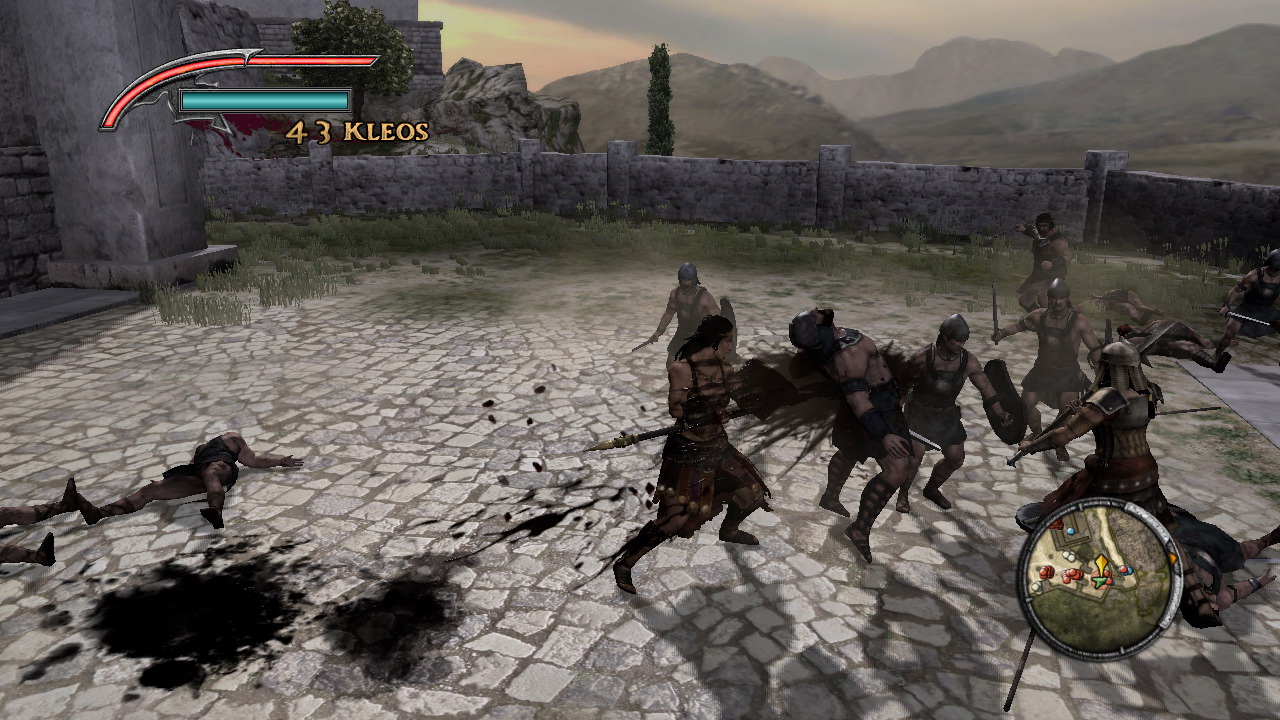
Task: Select the green player arrow in the minimap
Action: coord(1100,582)
